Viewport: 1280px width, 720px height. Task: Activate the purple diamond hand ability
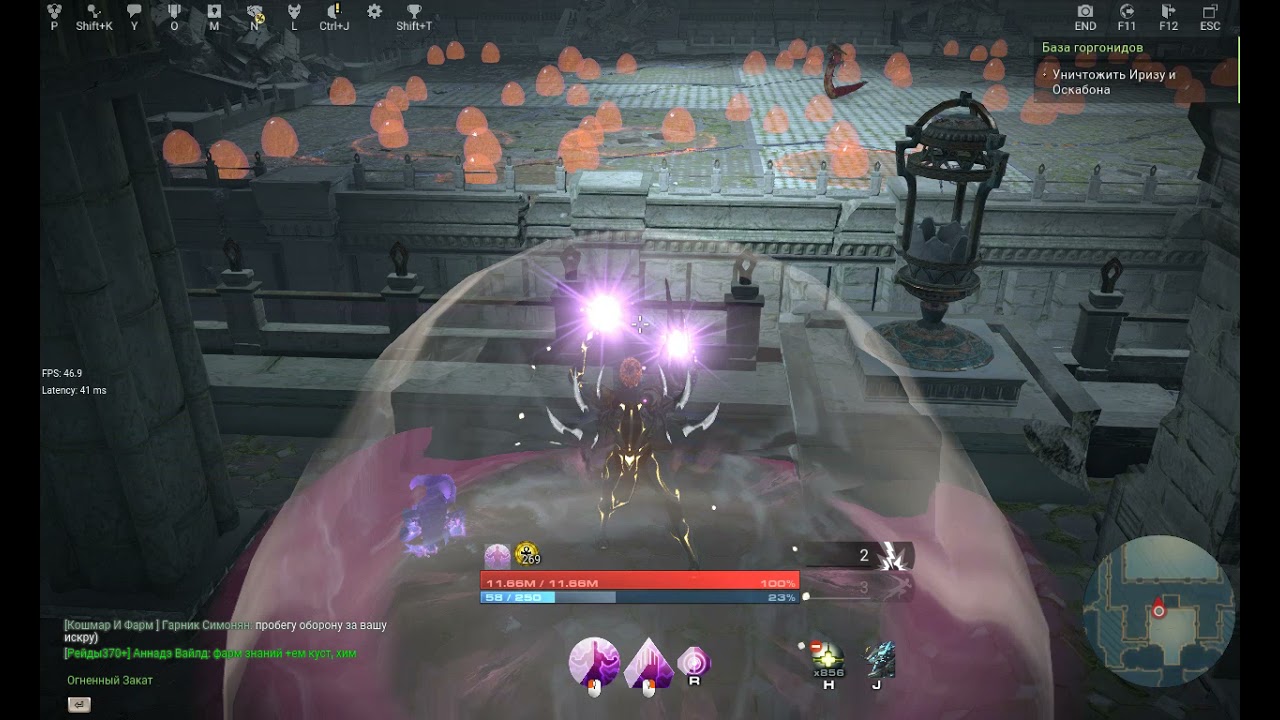647,663
